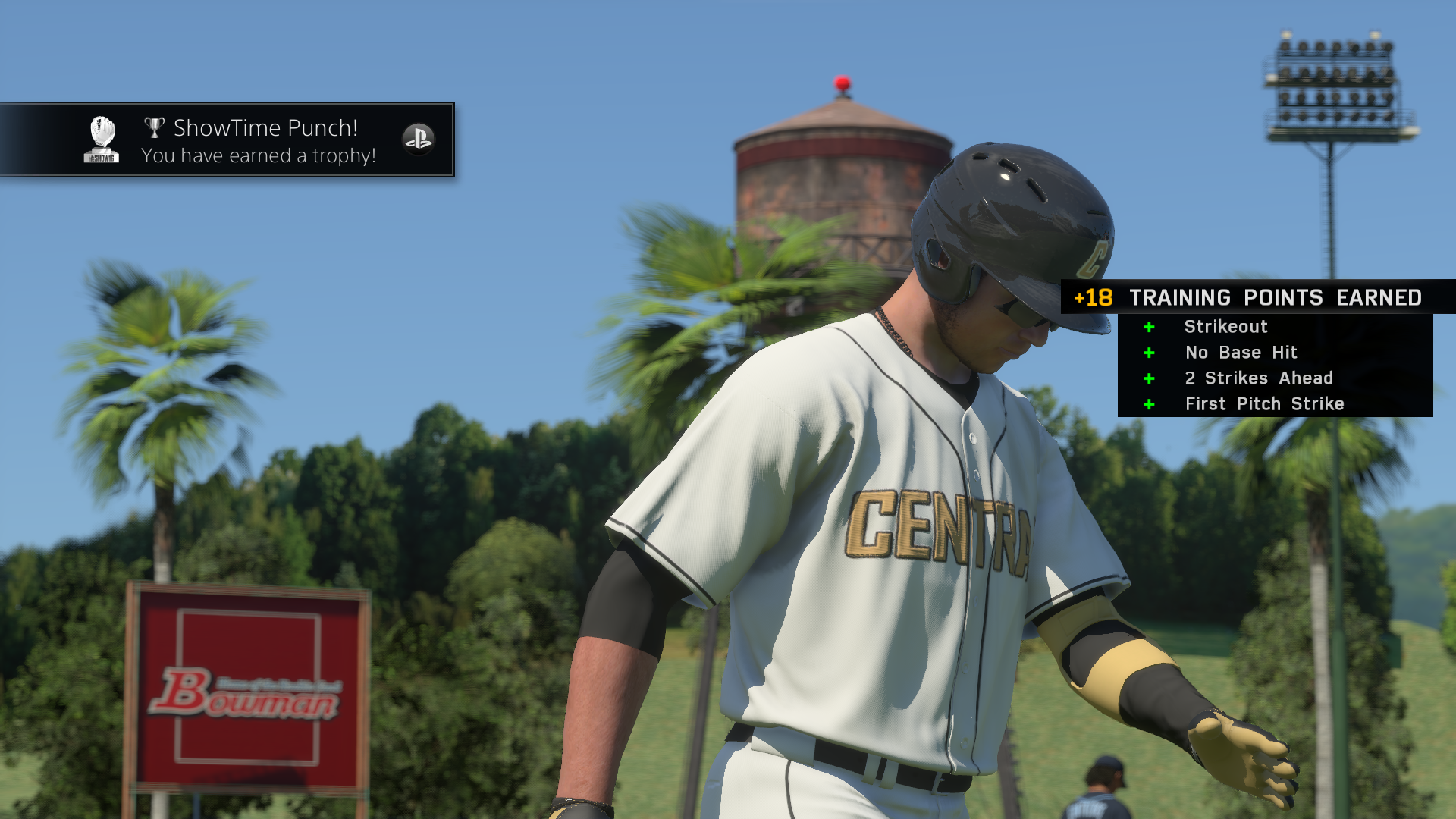Viewport: 1456px width, 819px height.
Task: Click the Show 16 glove trophy icon
Action: tap(102, 138)
